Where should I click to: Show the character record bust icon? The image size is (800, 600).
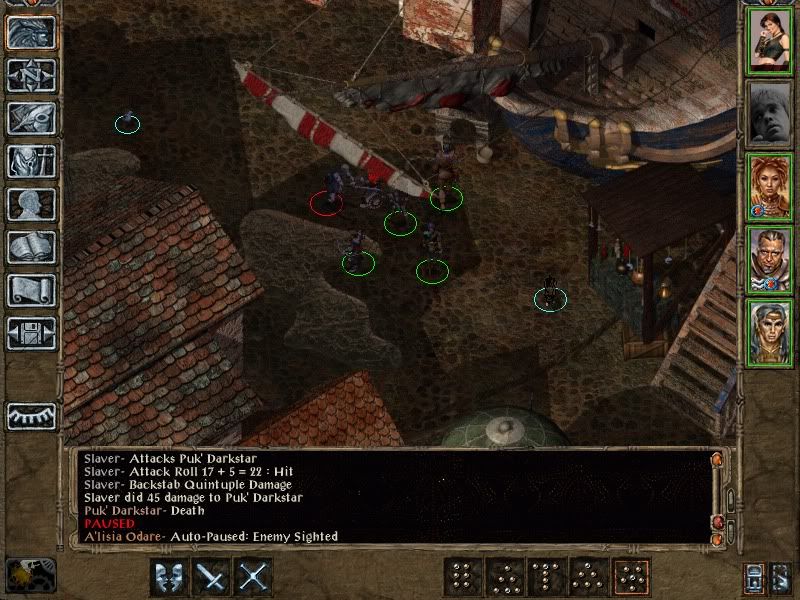click(x=32, y=204)
